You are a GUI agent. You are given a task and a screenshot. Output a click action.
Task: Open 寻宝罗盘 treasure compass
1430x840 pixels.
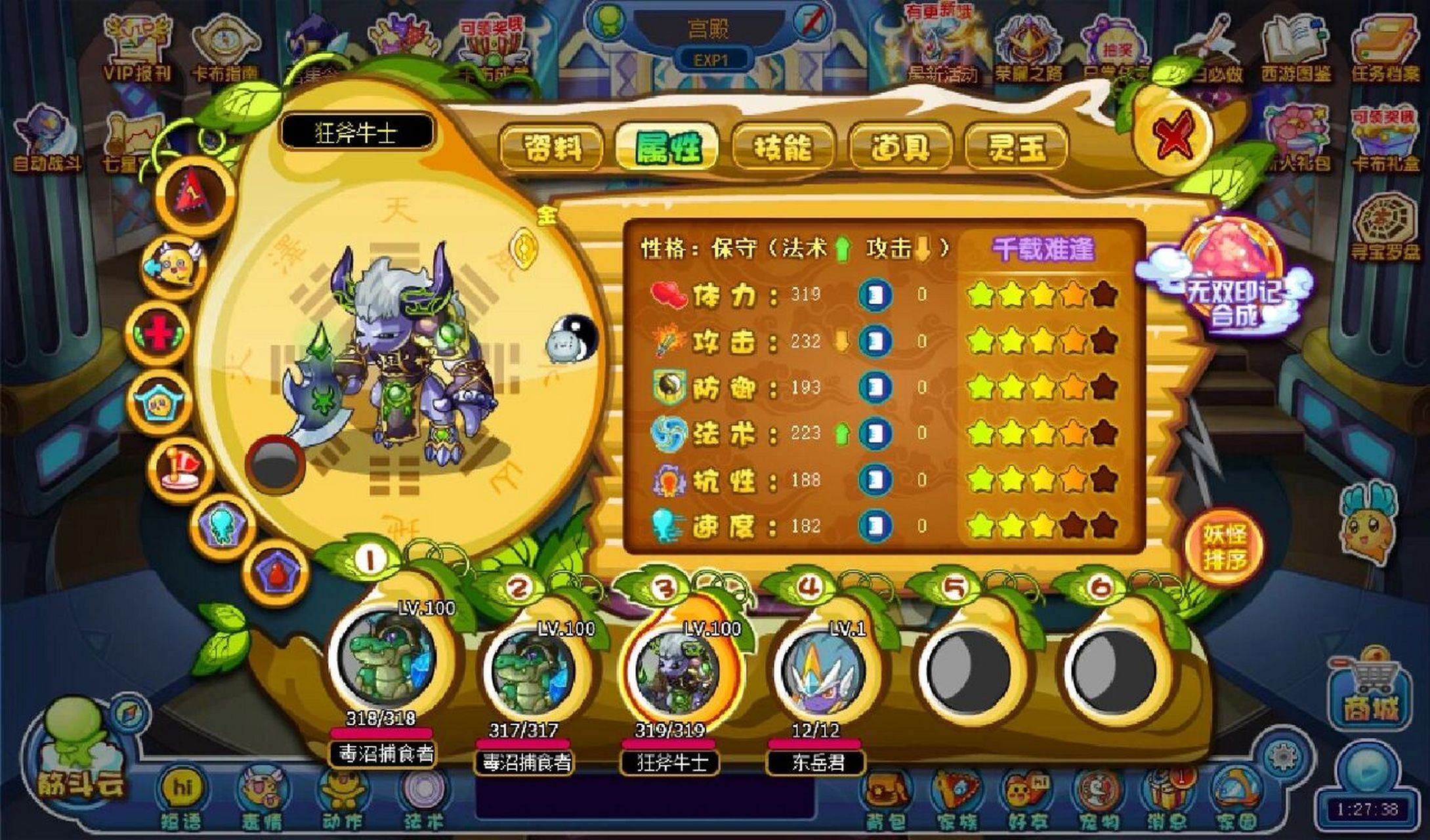coord(1385,230)
